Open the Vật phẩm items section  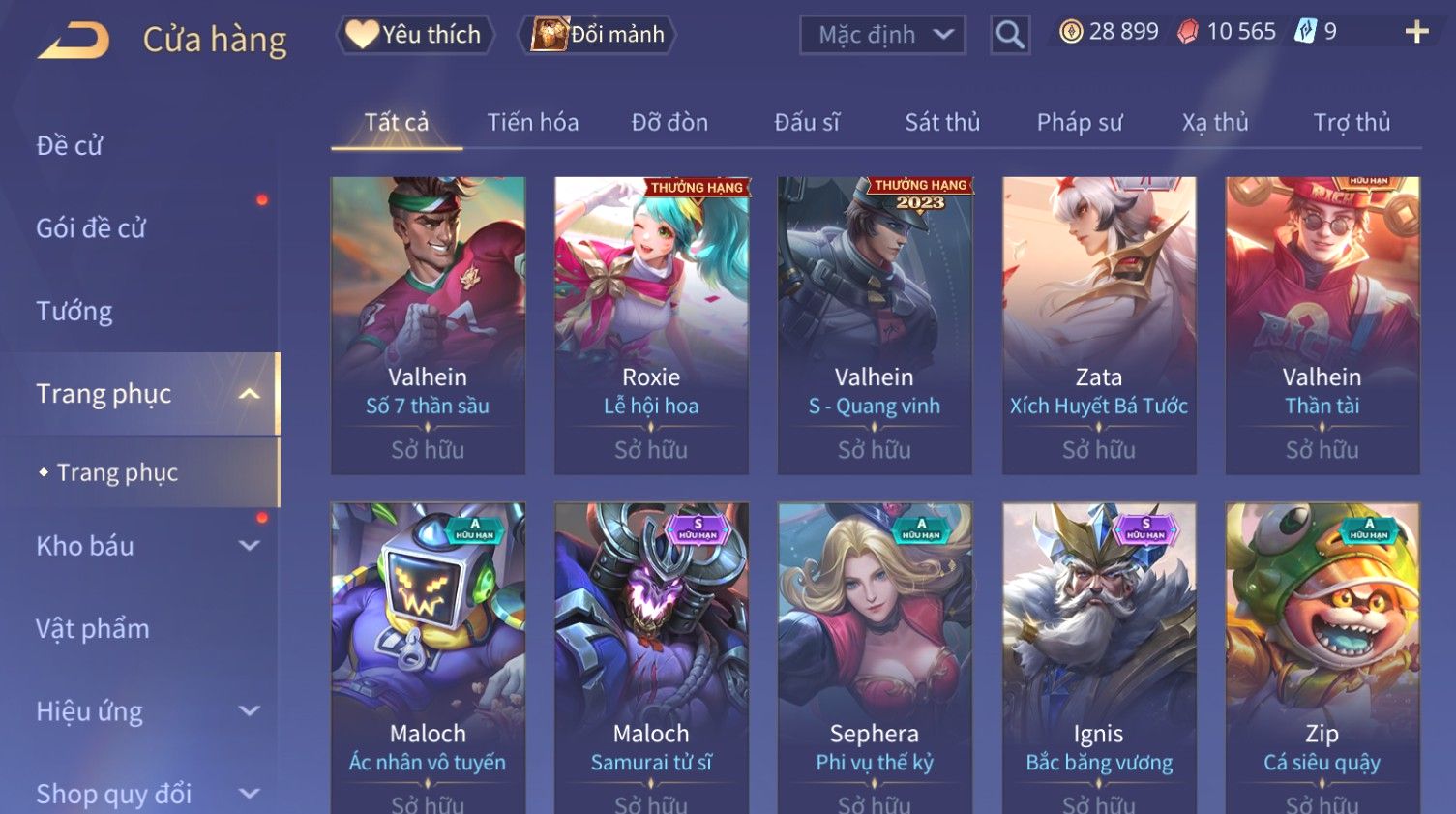[x=93, y=629]
